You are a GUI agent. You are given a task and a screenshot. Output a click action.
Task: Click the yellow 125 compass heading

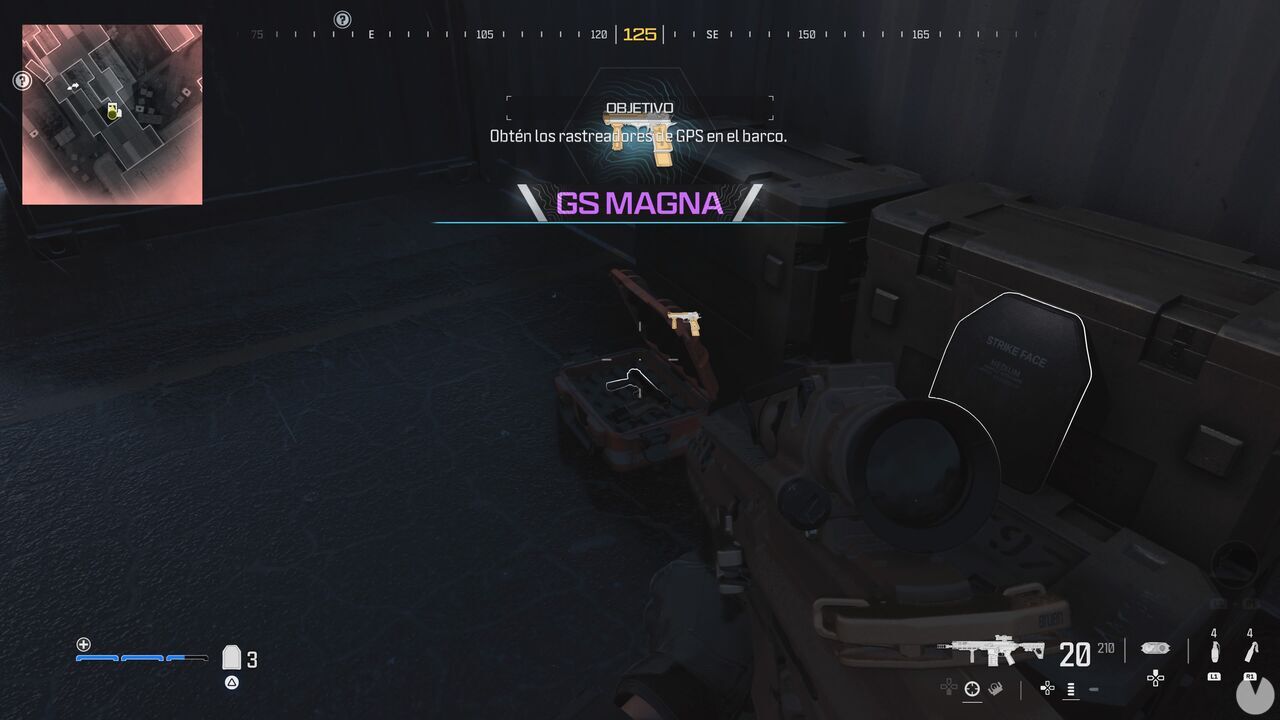tap(640, 34)
